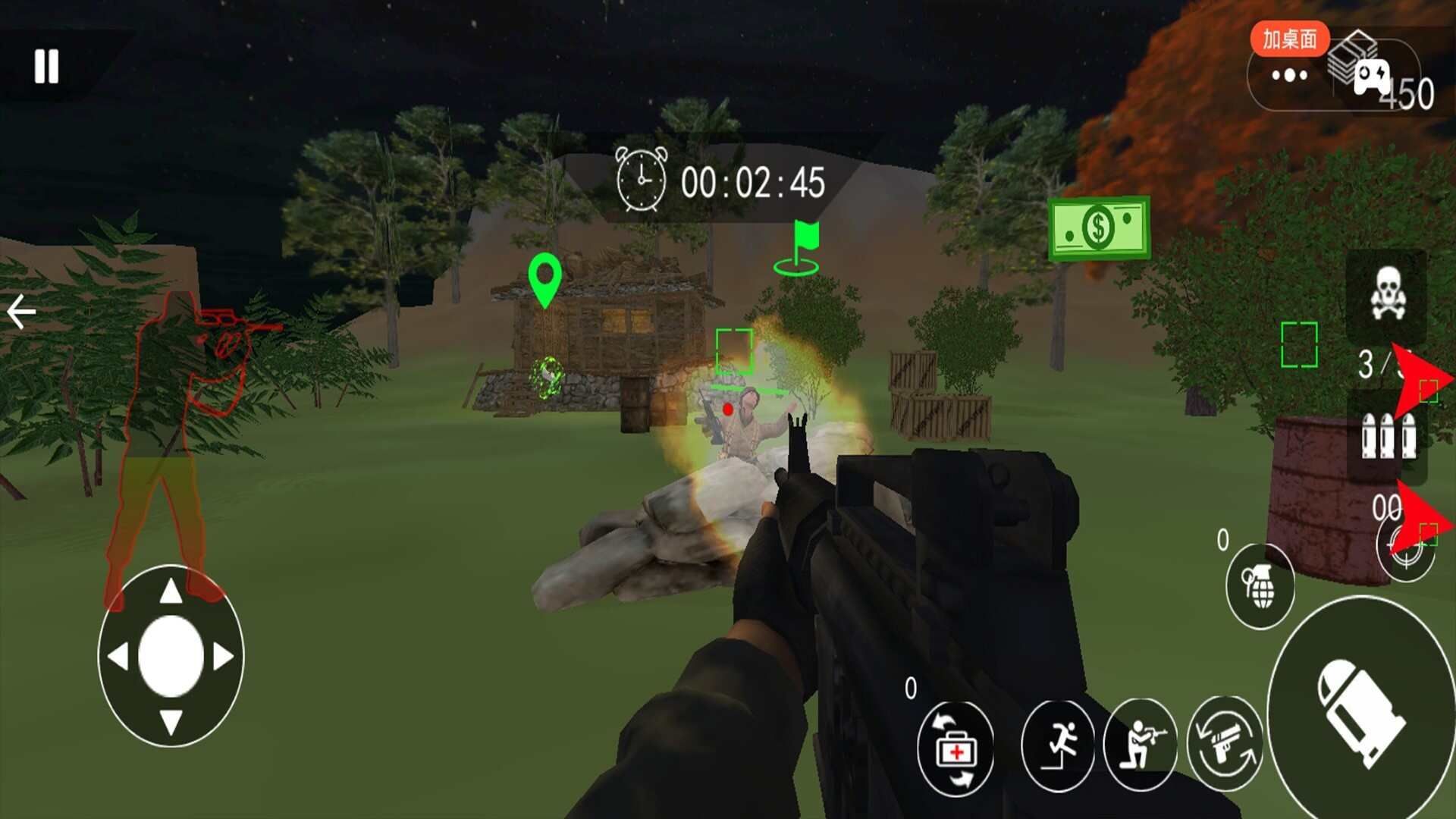Push the joystick's left arrow
The height and width of the screenshot is (819, 1456).
[x=118, y=656]
